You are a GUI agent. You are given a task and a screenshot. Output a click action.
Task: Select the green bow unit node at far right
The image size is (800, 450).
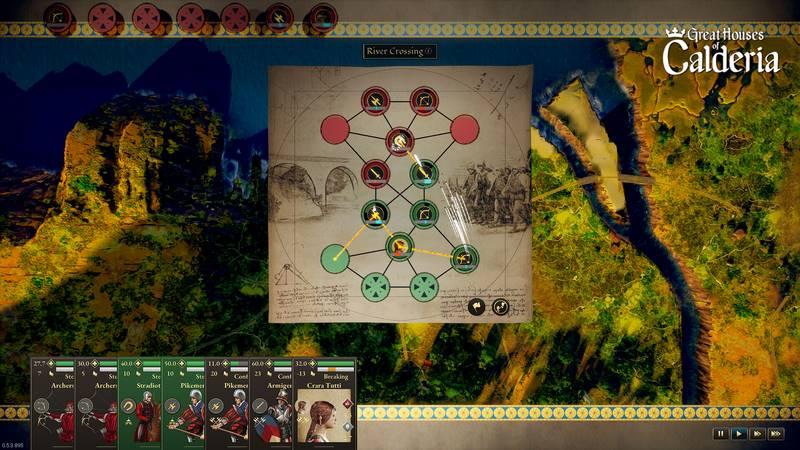pyautogui.click(x=464, y=259)
